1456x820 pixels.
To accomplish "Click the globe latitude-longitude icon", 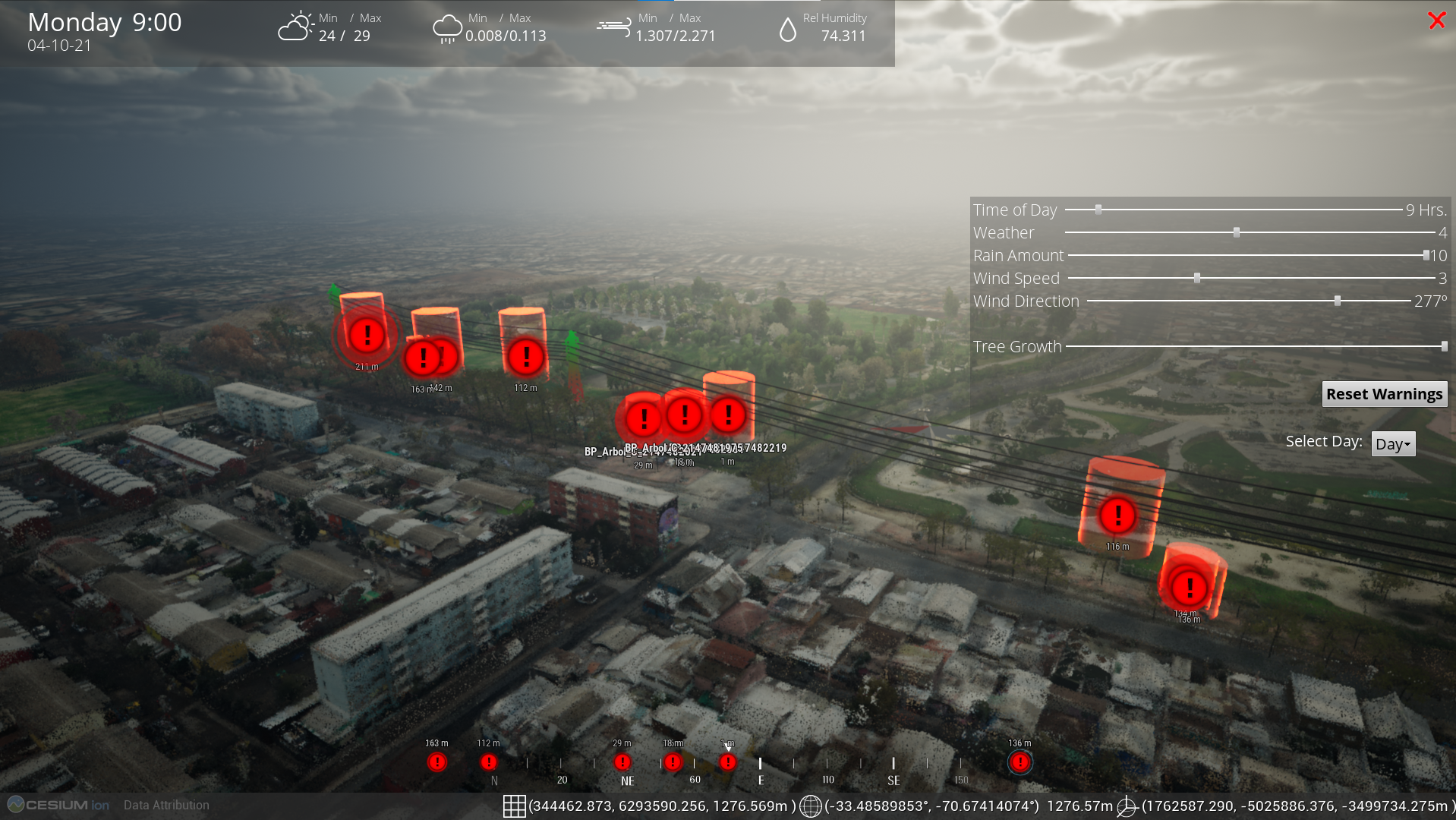I will coord(810,806).
